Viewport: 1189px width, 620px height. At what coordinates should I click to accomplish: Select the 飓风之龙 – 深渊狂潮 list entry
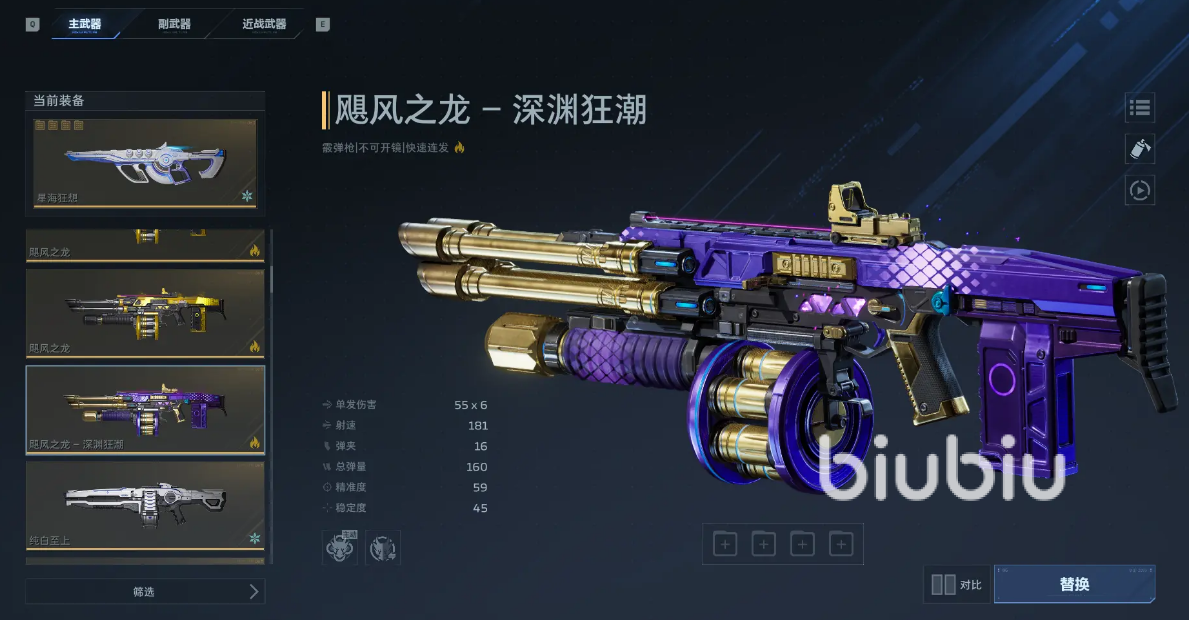click(x=145, y=410)
